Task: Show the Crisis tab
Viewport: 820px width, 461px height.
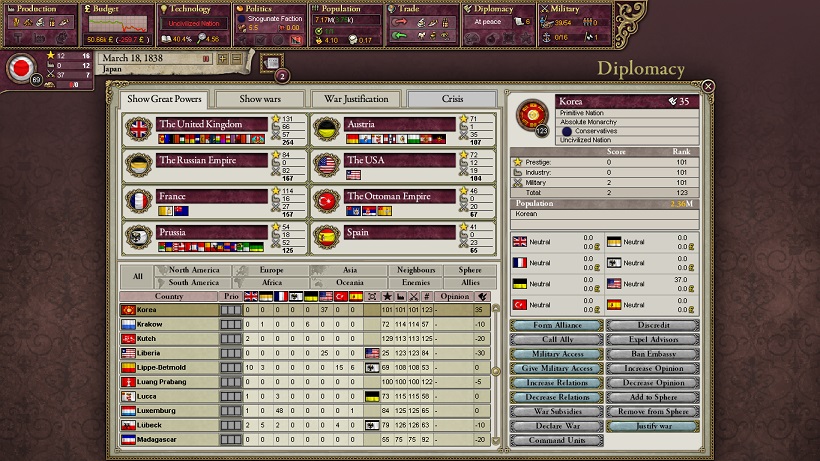Action: (x=452, y=99)
